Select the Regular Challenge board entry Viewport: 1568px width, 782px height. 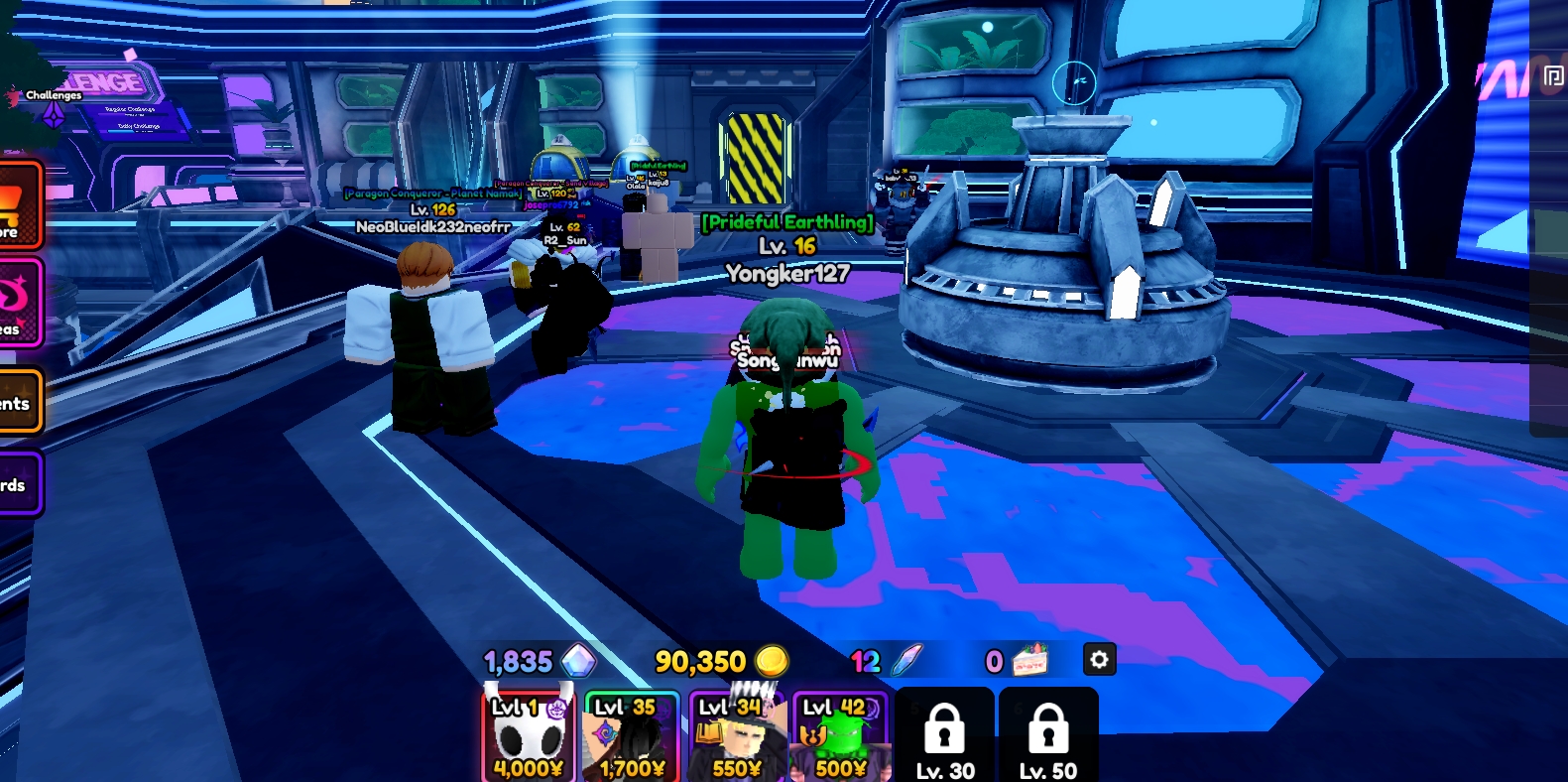click(129, 110)
